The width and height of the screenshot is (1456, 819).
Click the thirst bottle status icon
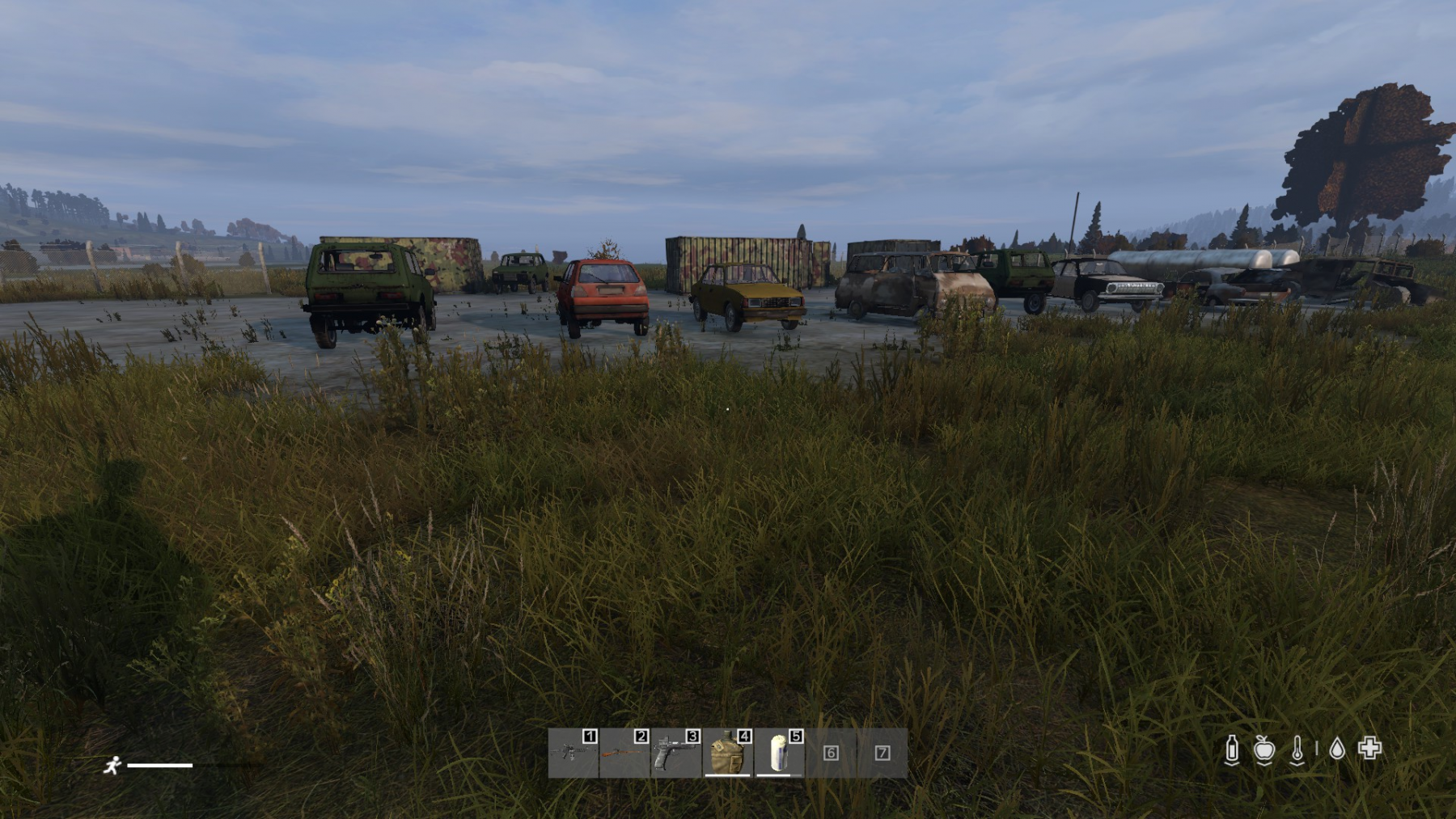click(1232, 749)
